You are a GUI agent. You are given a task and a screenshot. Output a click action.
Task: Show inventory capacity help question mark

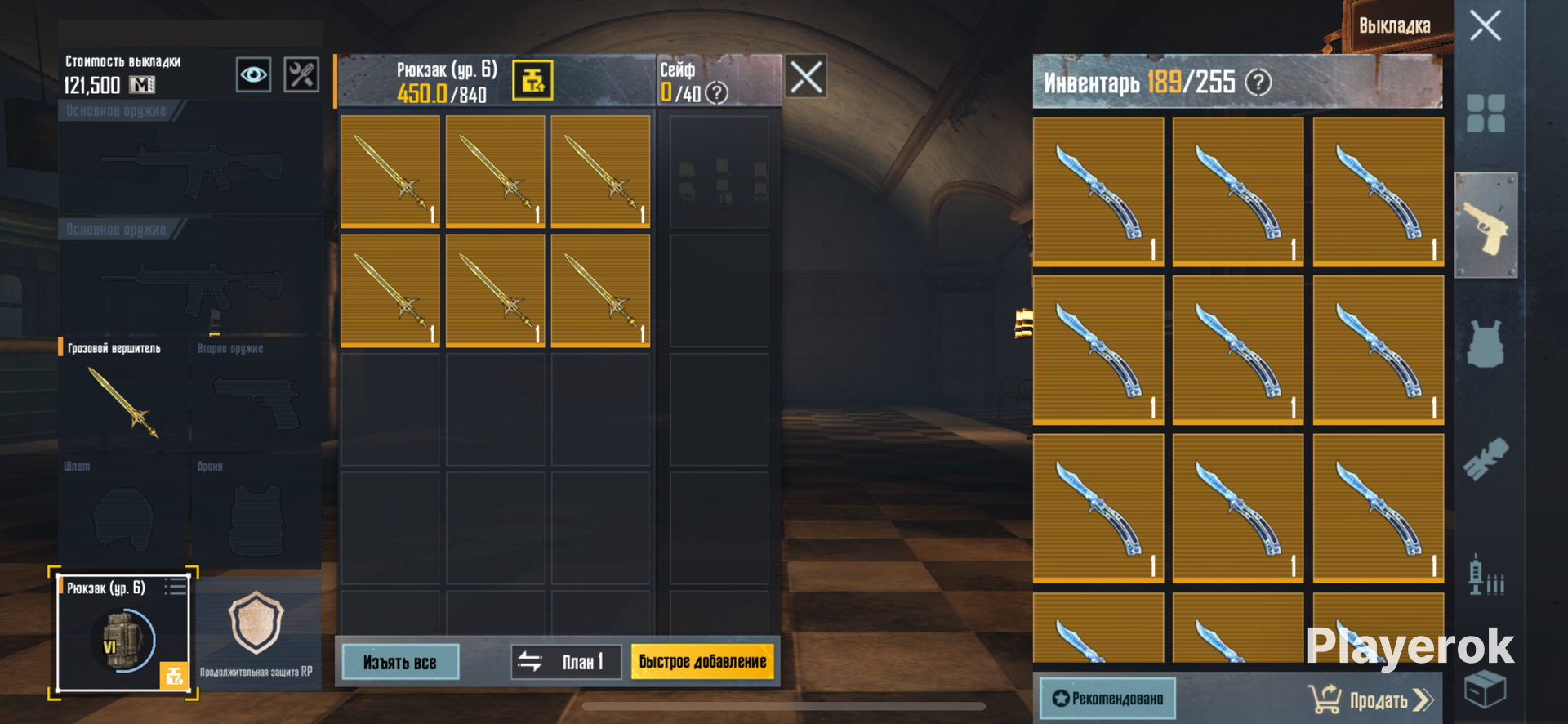(1258, 83)
